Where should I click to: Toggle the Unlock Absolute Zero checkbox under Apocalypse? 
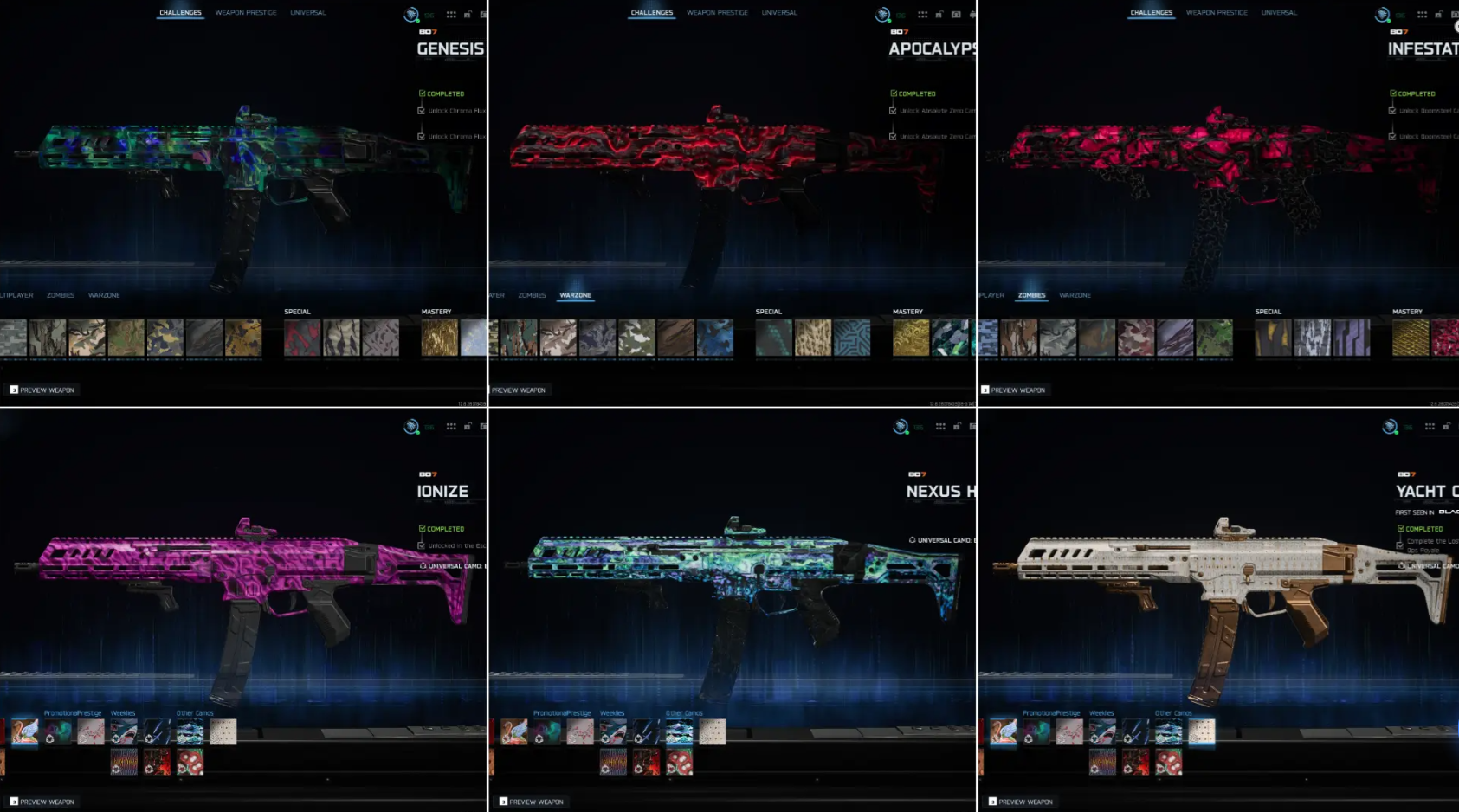[893, 110]
